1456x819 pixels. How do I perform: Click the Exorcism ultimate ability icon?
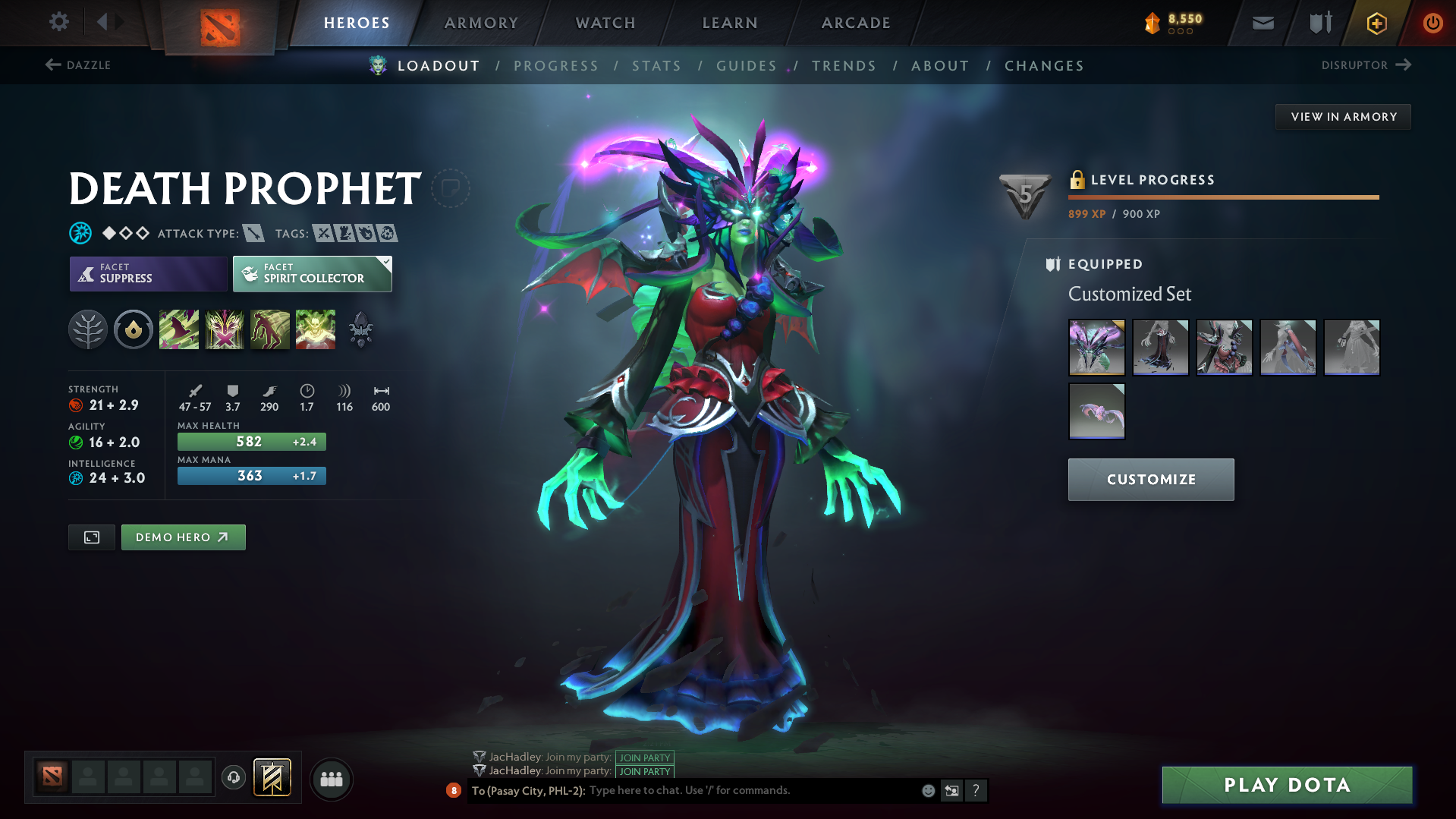[316, 329]
